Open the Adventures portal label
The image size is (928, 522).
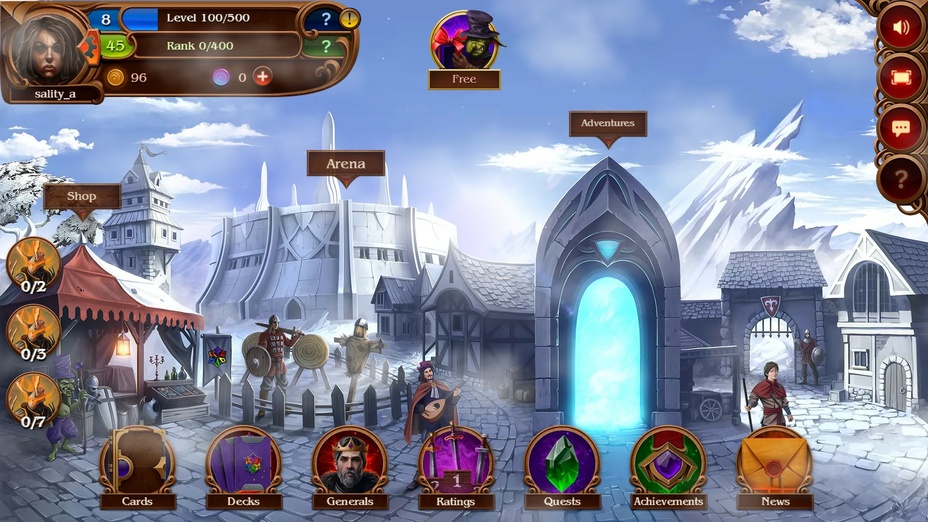608,124
